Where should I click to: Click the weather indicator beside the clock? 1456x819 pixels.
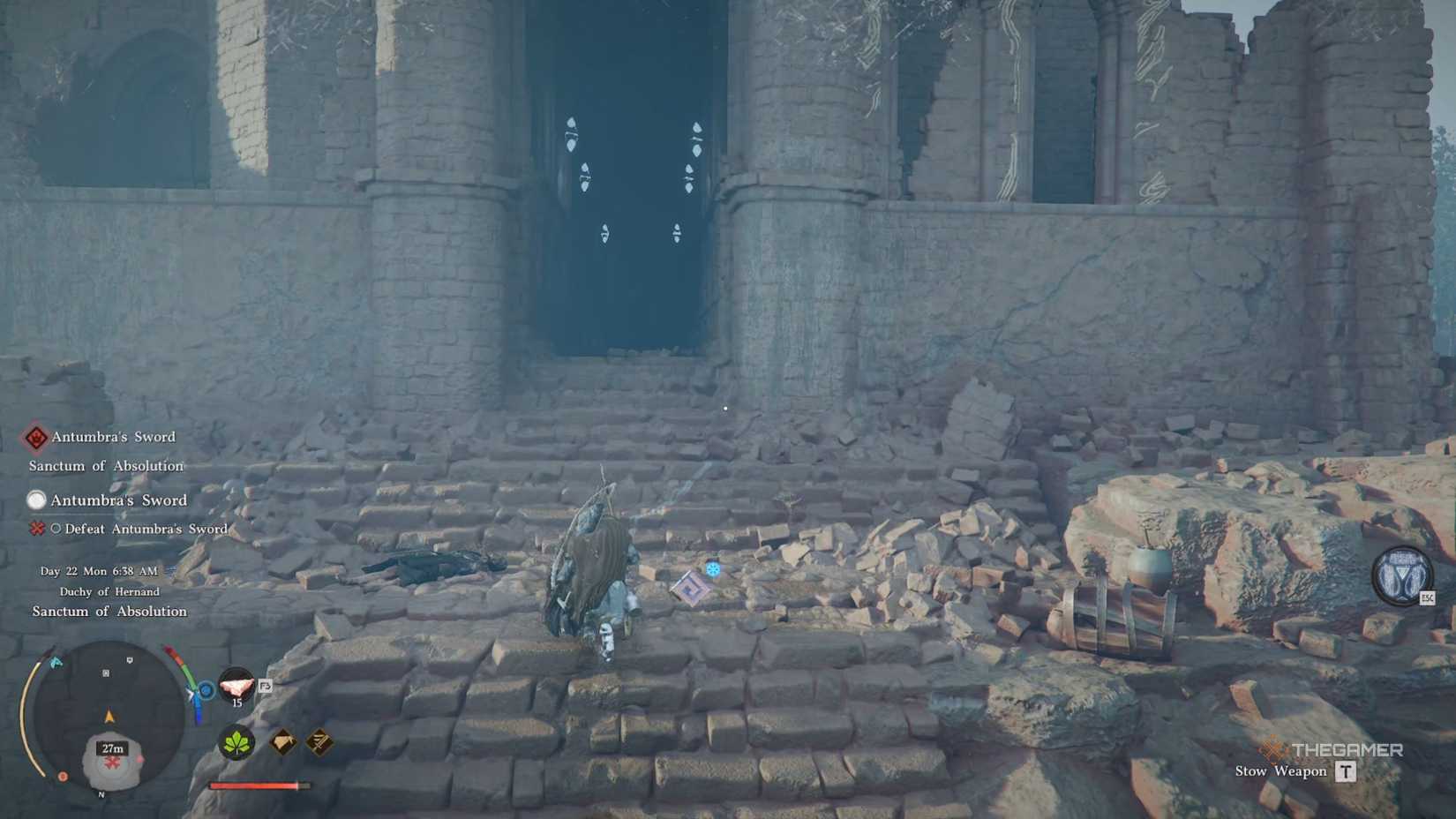pos(170,570)
